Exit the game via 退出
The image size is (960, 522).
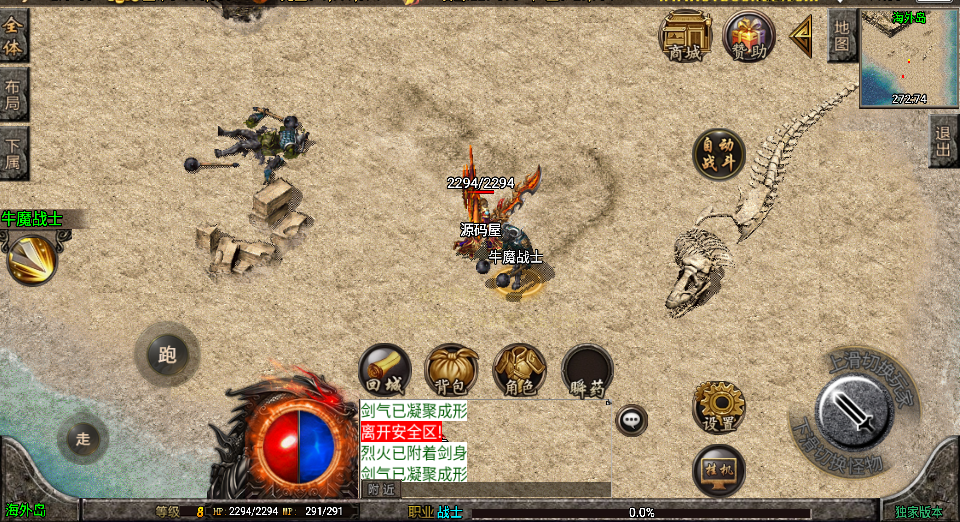tap(943, 140)
